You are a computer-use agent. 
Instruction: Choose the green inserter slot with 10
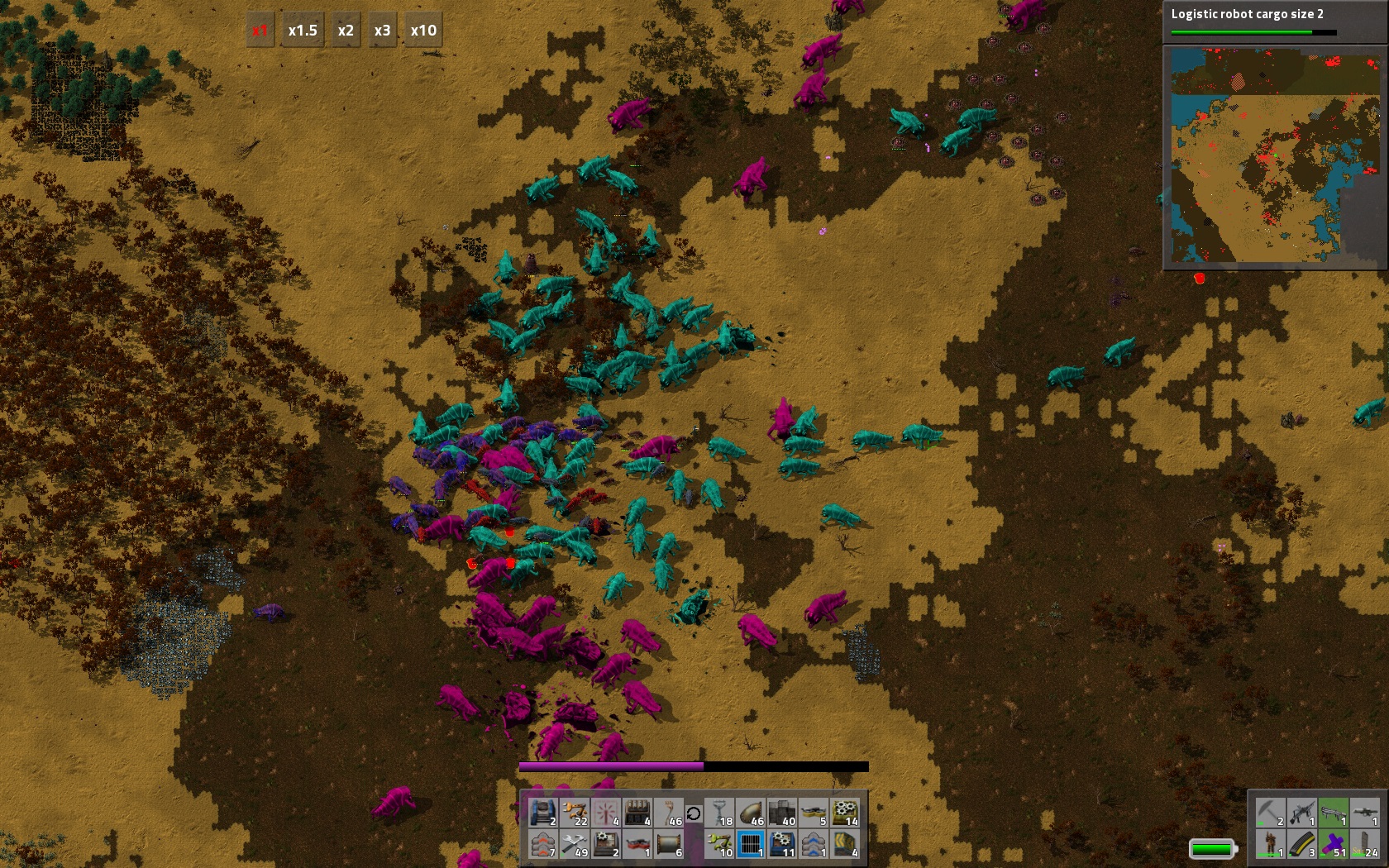[x=719, y=845]
